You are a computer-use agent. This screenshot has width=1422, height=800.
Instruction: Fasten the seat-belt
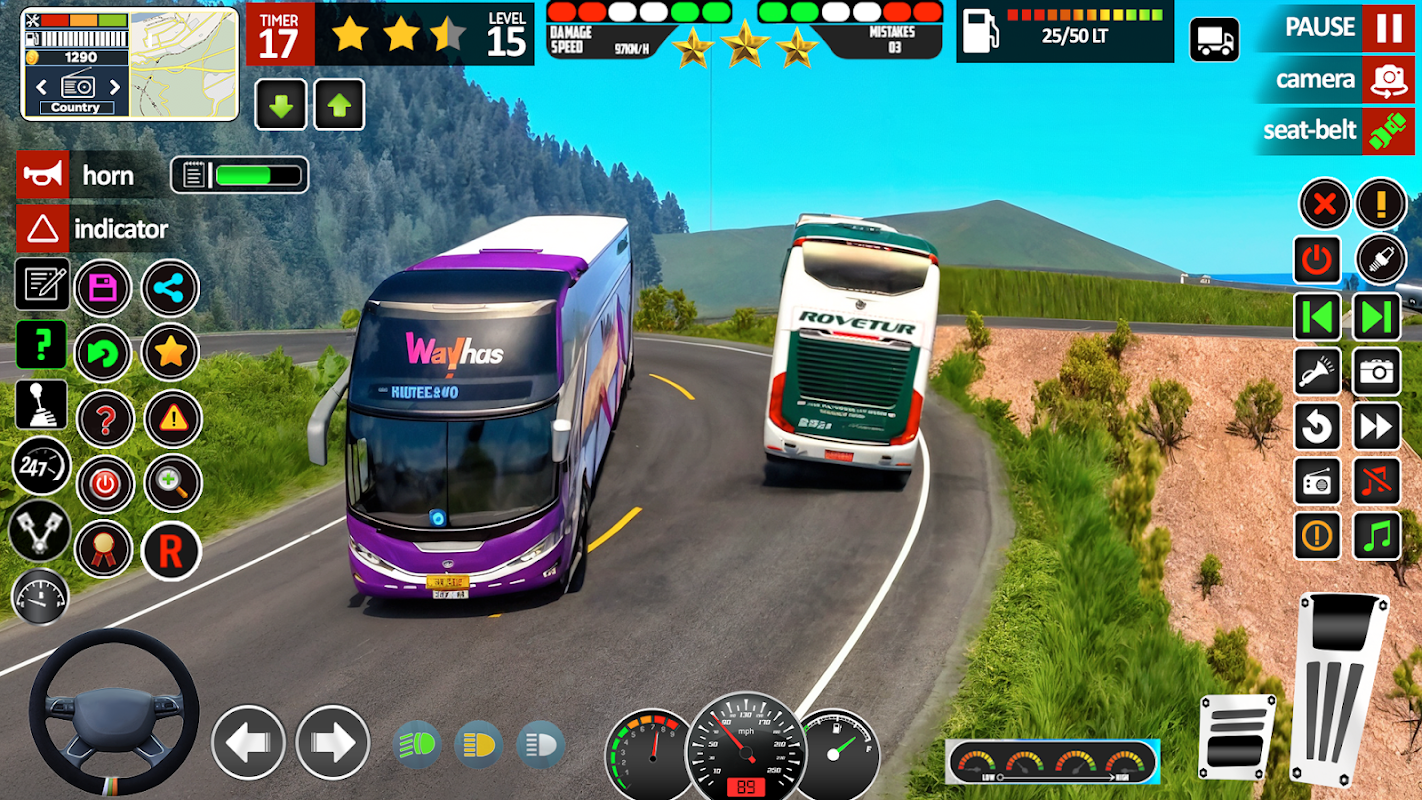point(1388,131)
